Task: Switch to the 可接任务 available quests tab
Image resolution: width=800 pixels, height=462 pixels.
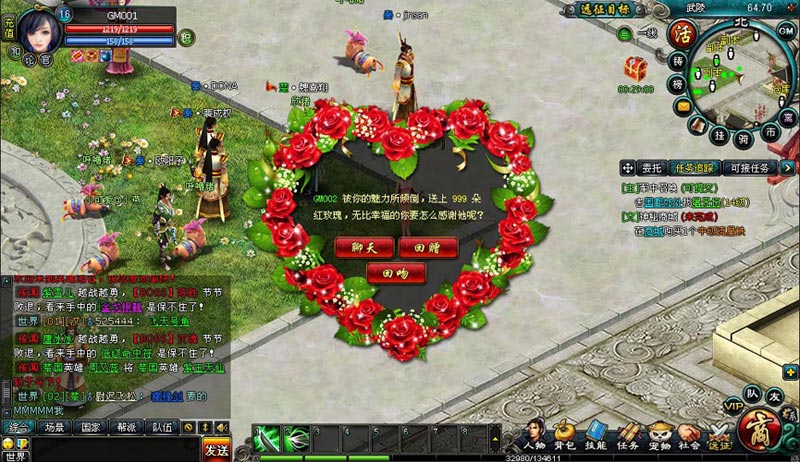Action: tap(749, 168)
